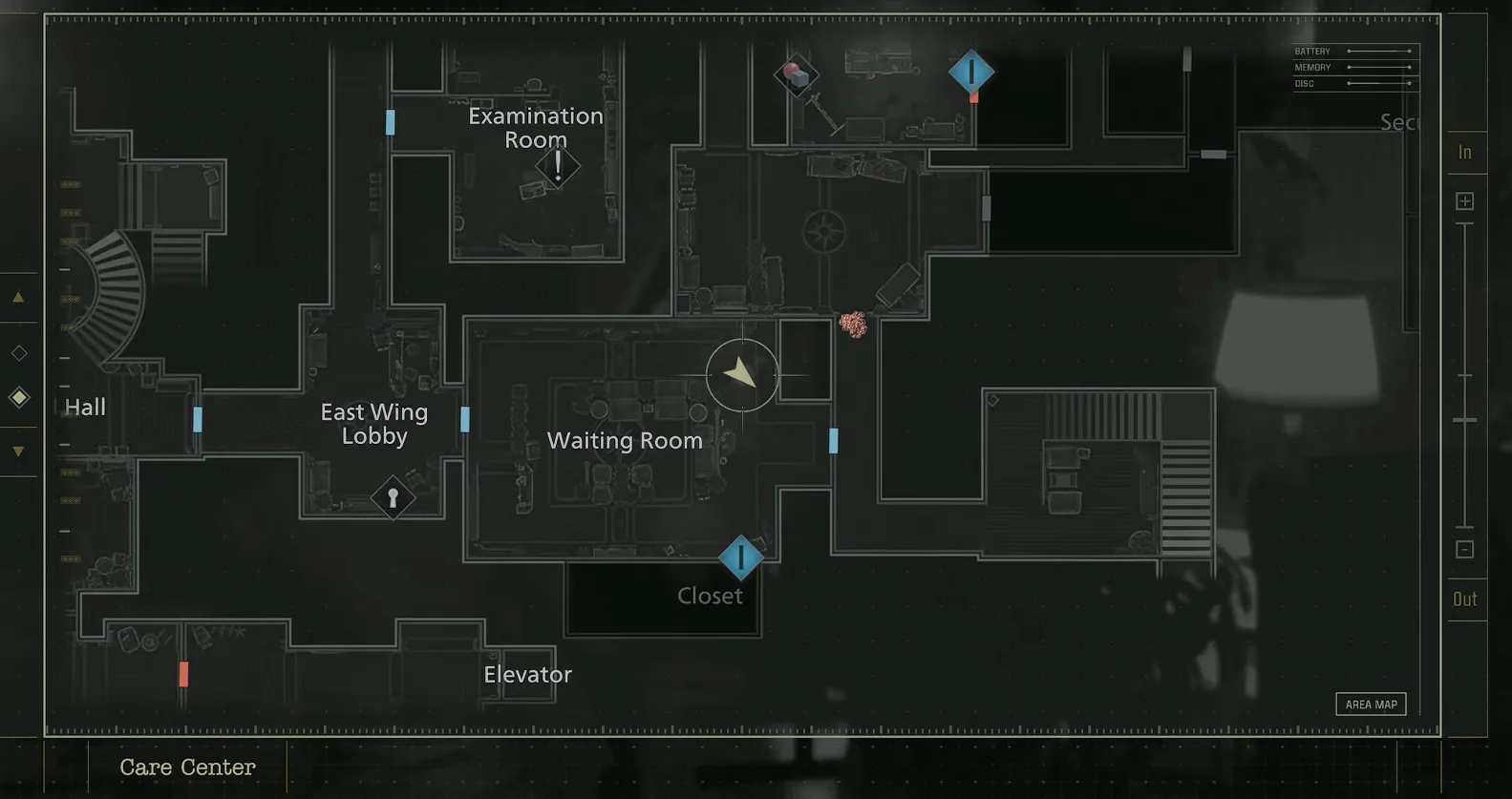
Task: Click the down arrow floor selector on the left
Action: click(19, 449)
